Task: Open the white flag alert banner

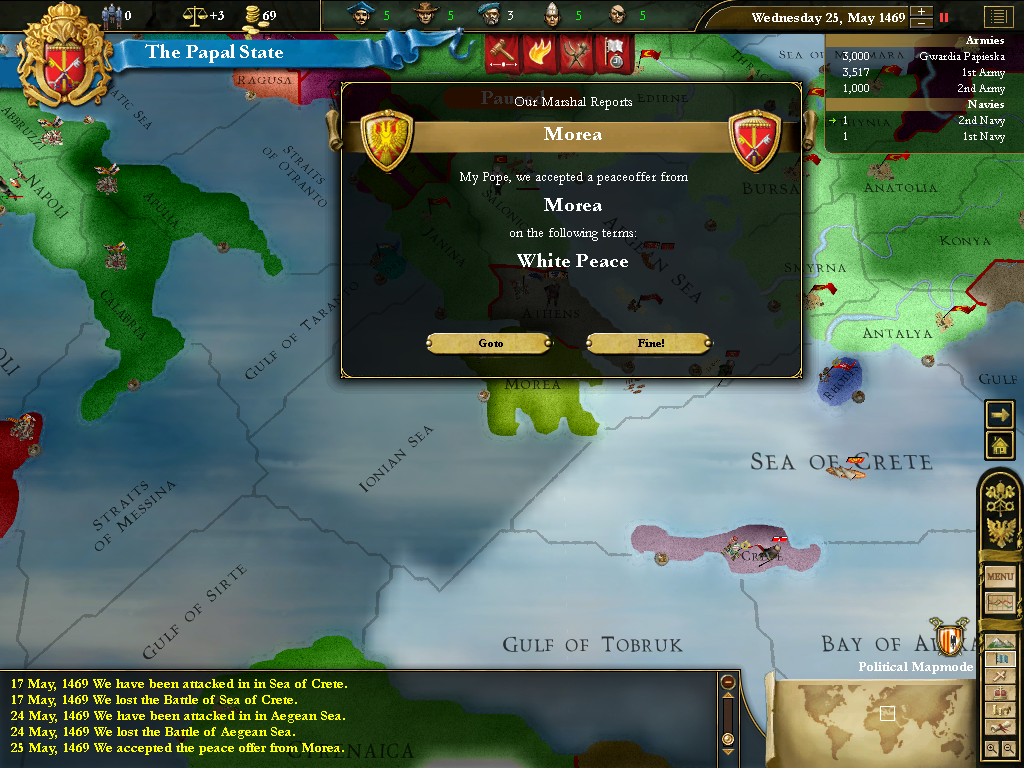Action: tap(613, 53)
